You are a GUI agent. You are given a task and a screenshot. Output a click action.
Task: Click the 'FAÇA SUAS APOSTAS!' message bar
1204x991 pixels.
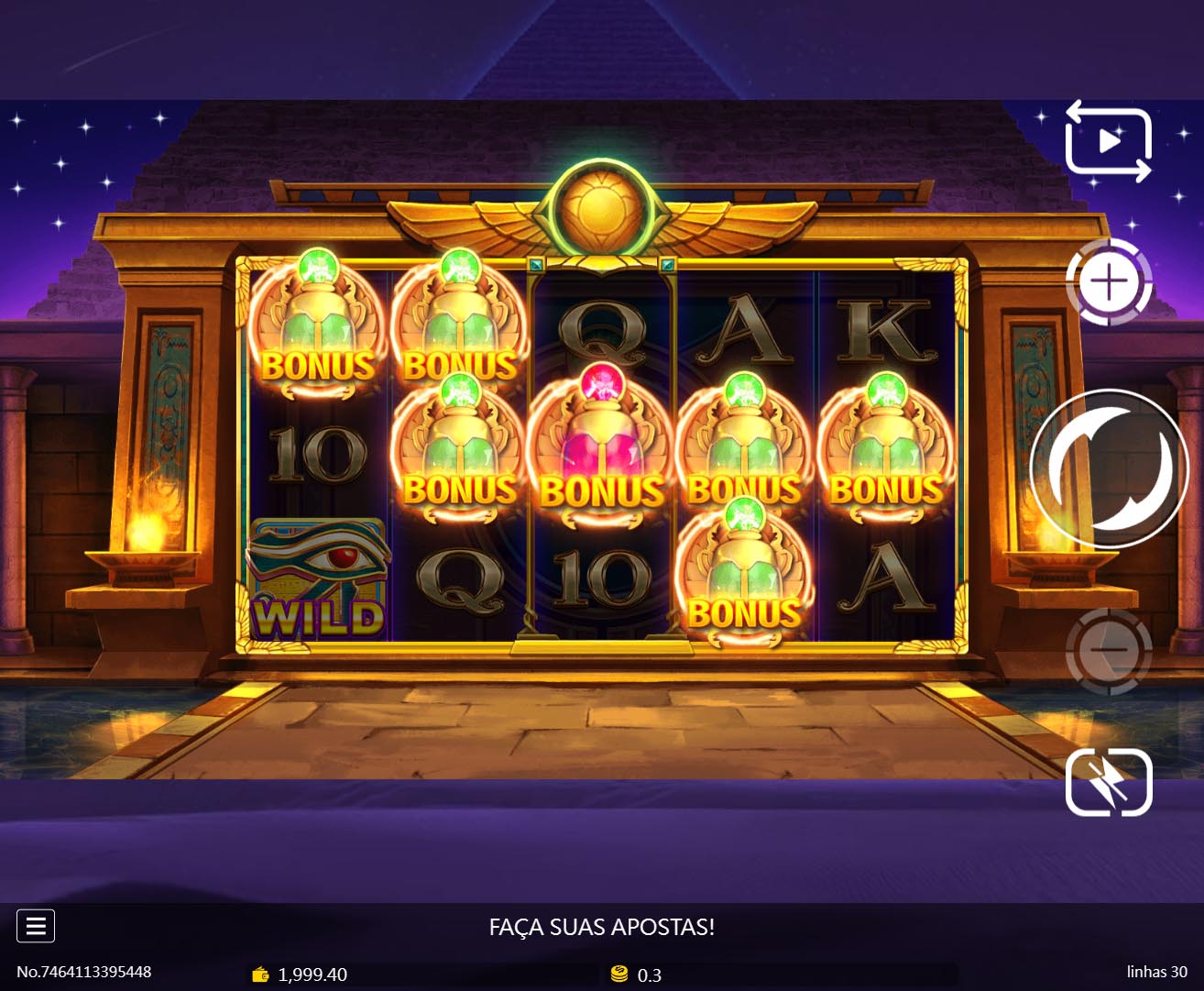(602, 927)
